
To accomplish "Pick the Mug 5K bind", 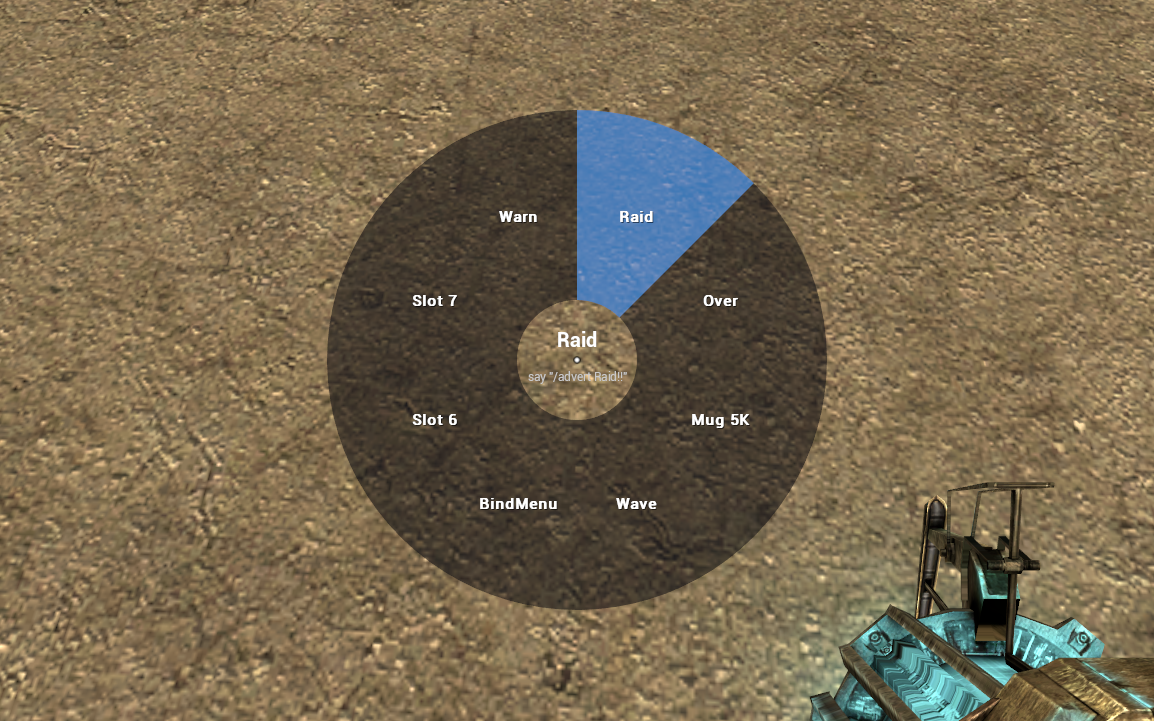I will [720, 420].
